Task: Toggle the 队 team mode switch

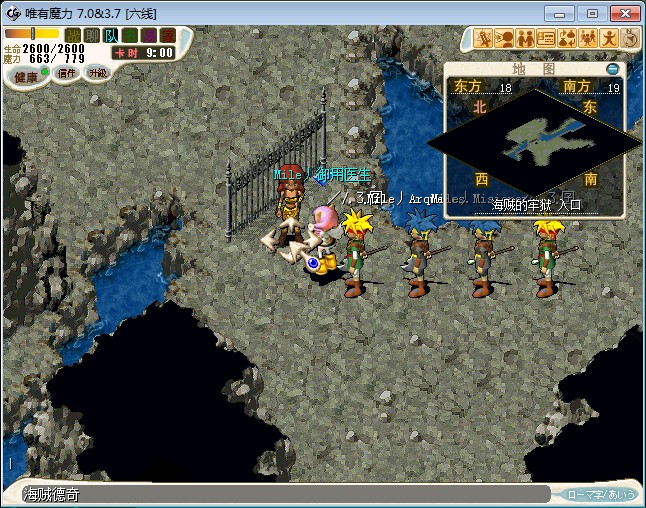Action: tap(111, 36)
